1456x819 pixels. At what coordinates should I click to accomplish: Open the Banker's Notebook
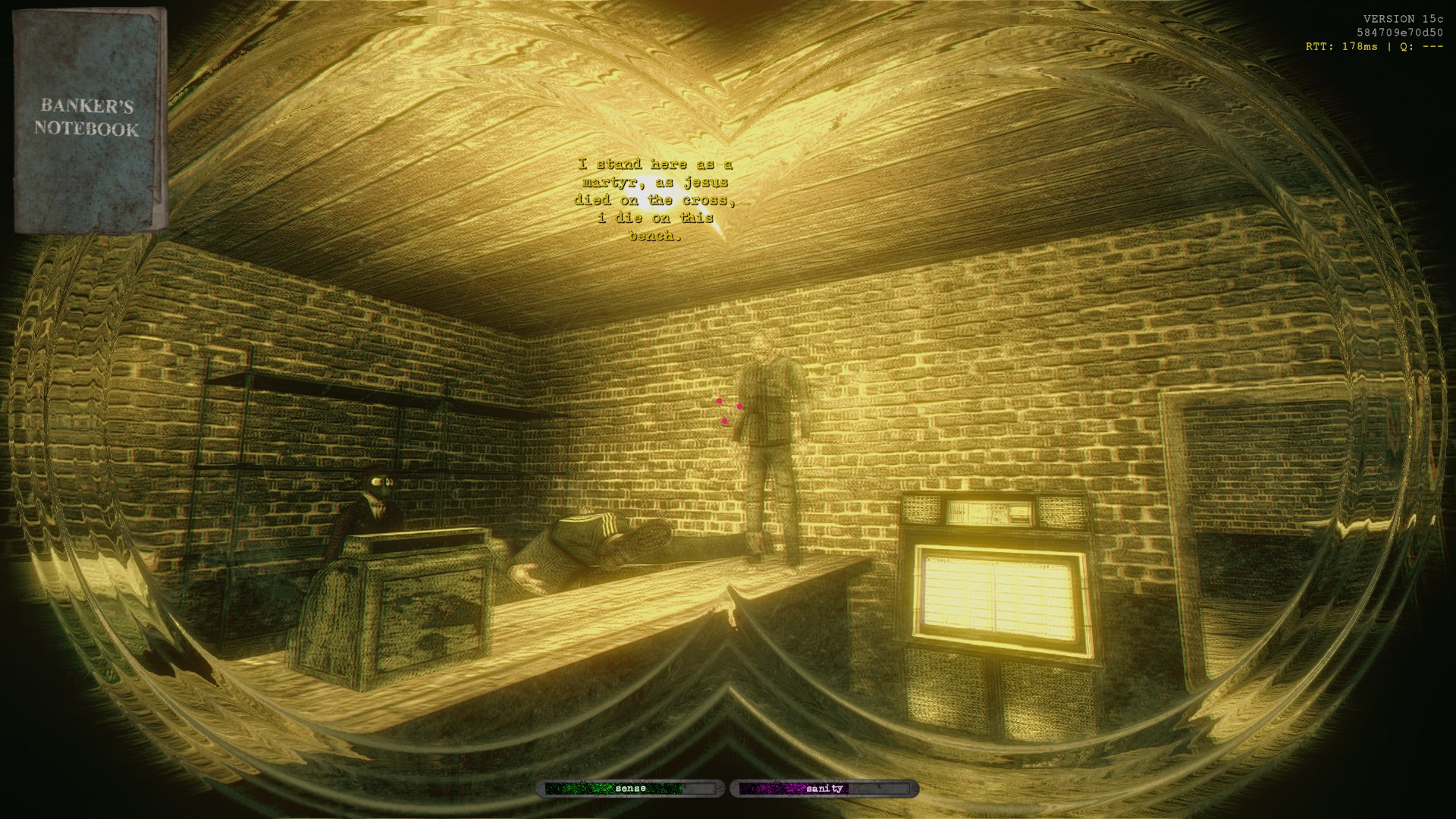[89, 120]
